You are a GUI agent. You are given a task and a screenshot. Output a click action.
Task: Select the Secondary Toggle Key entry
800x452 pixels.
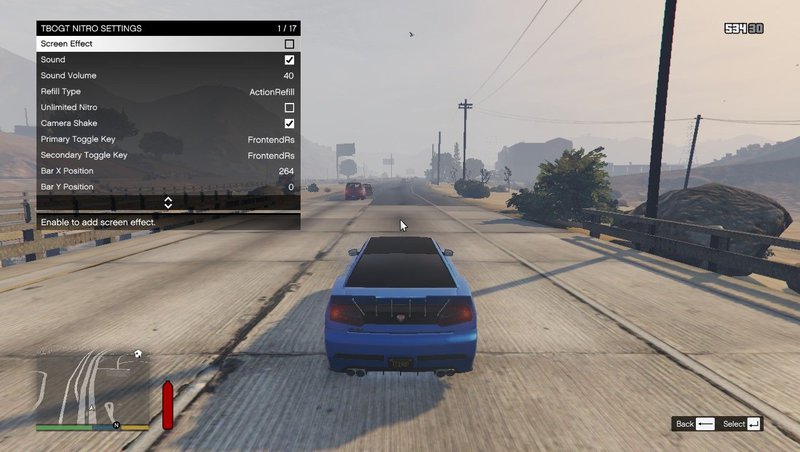(168, 155)
